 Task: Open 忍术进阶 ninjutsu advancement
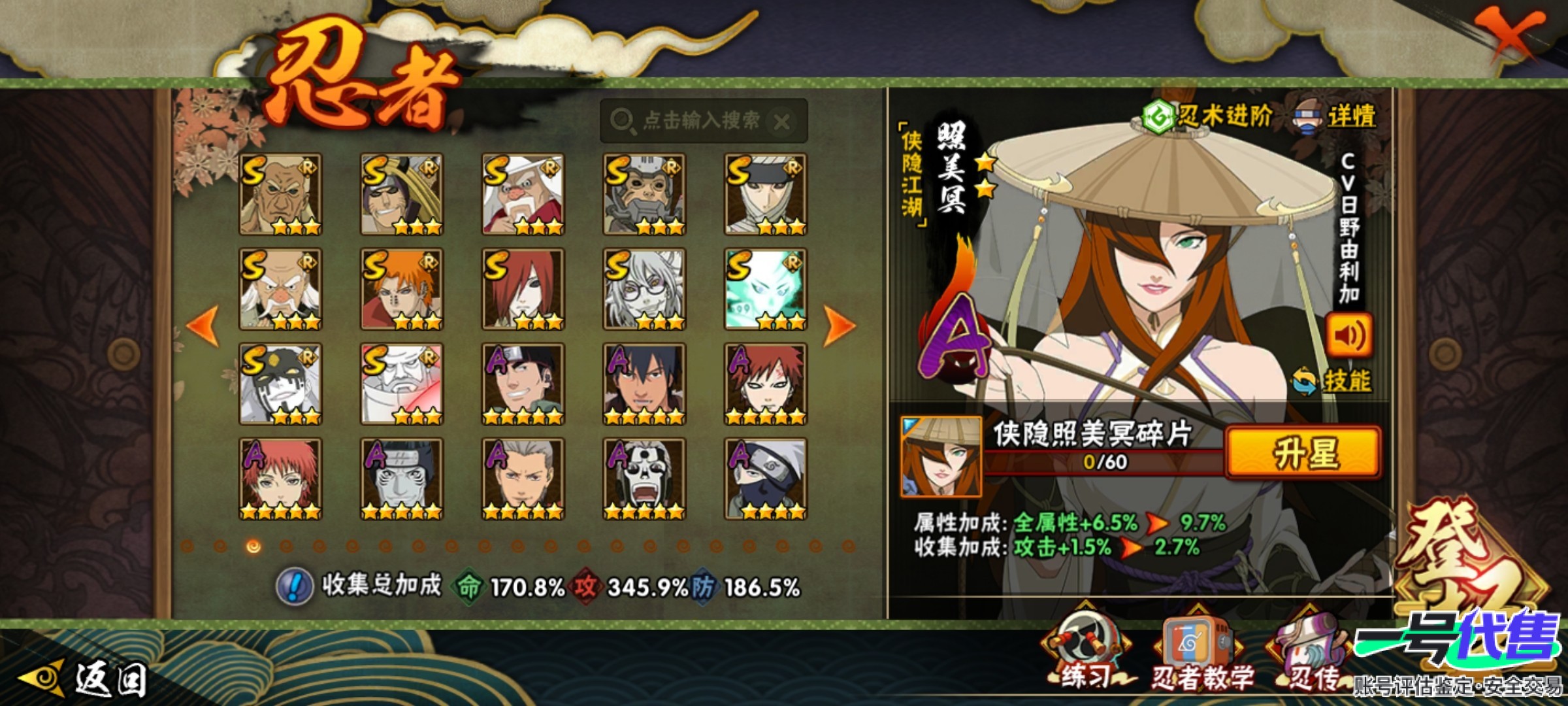[1208, 117]
